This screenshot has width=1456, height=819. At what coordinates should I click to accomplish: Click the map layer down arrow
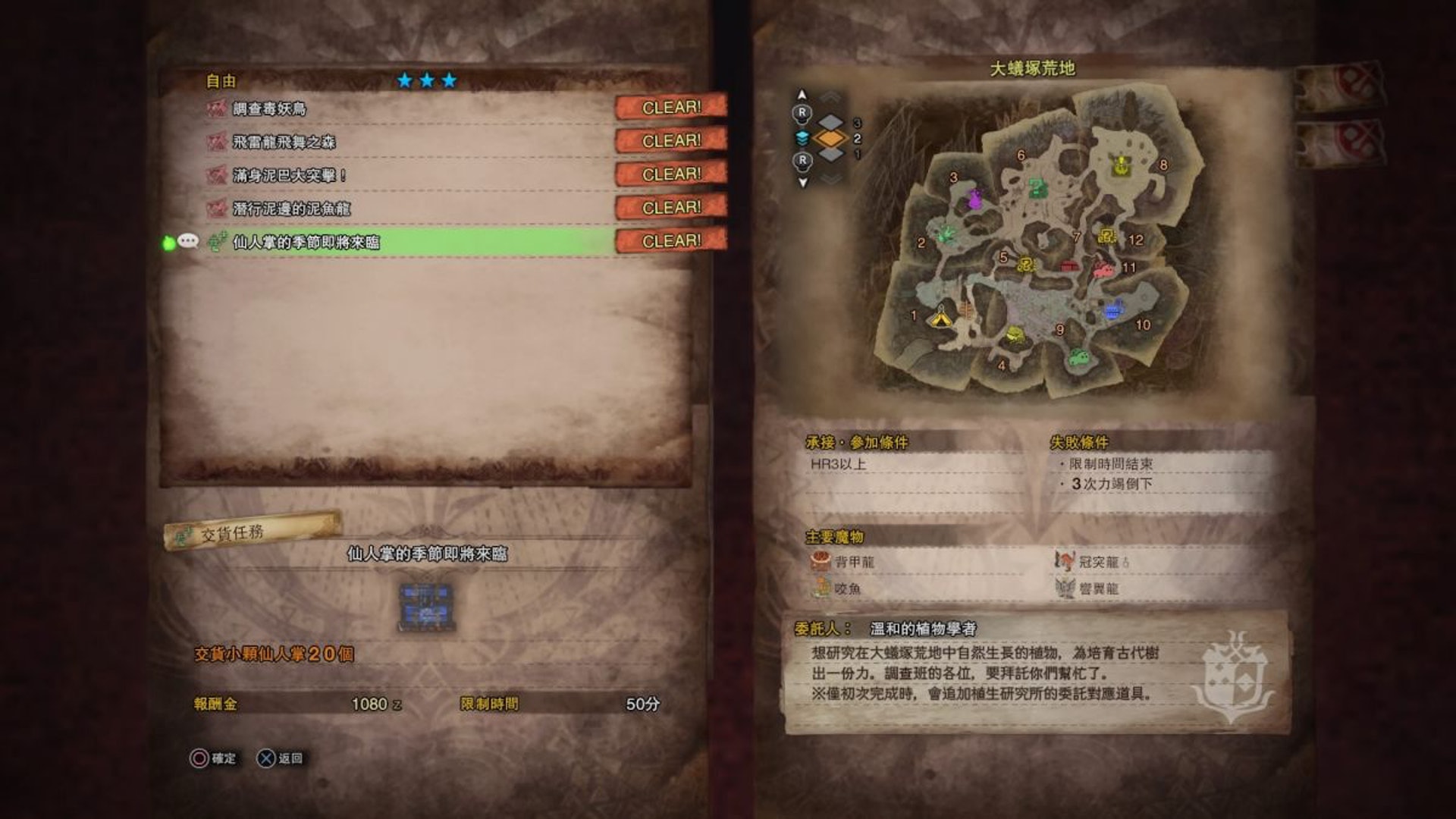tap(802, 182)
